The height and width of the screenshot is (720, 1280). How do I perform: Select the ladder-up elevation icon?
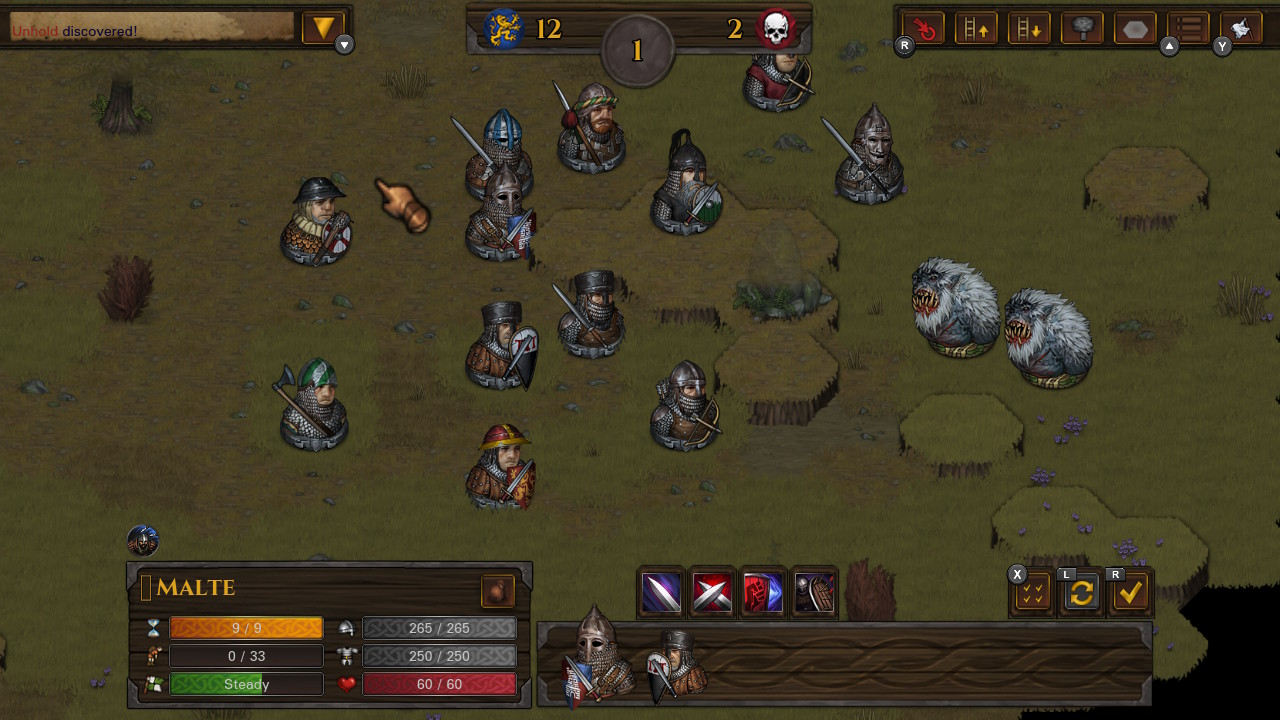(976, 27)
